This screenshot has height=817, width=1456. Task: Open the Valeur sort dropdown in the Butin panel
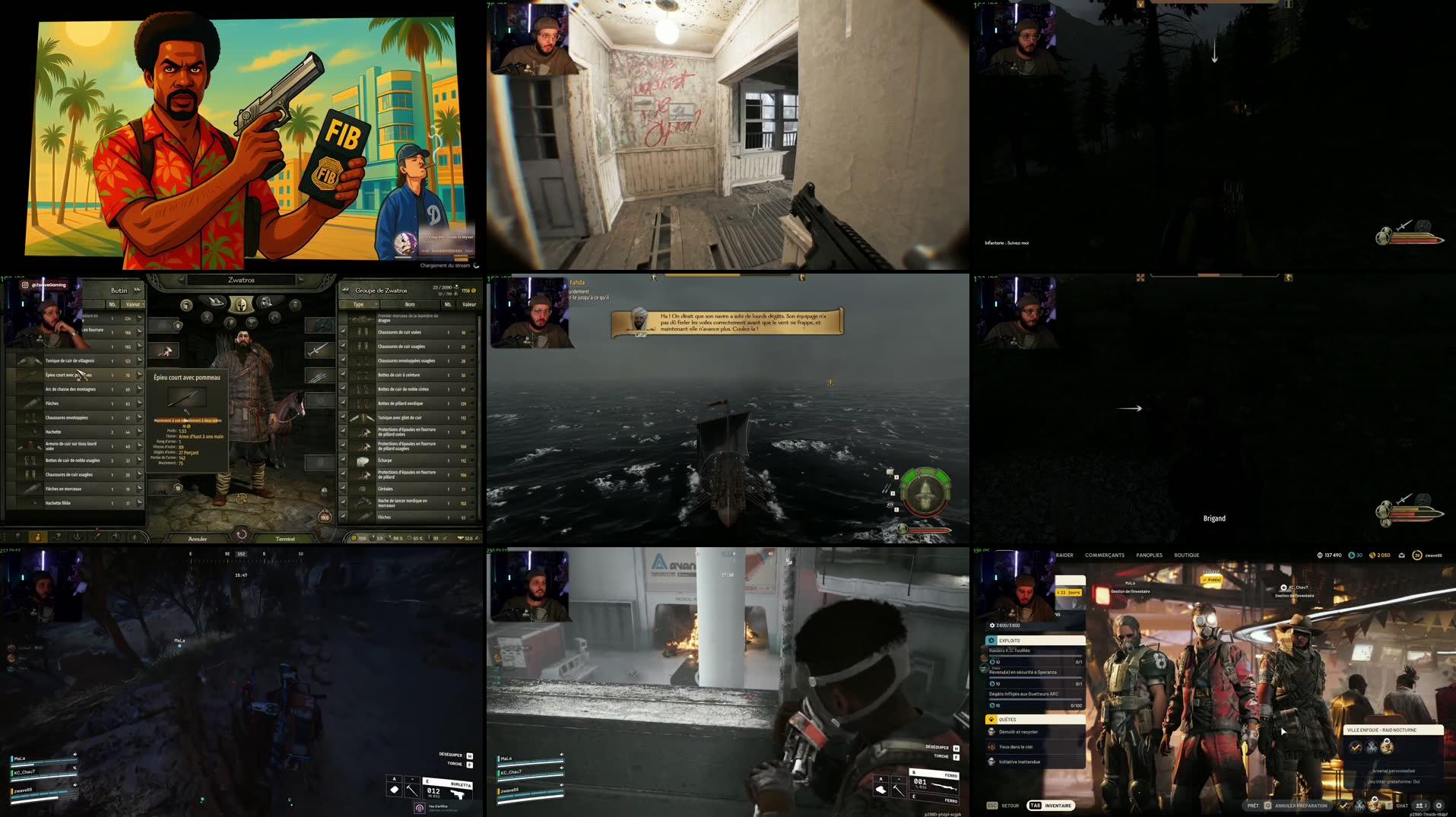coord(133,304)
